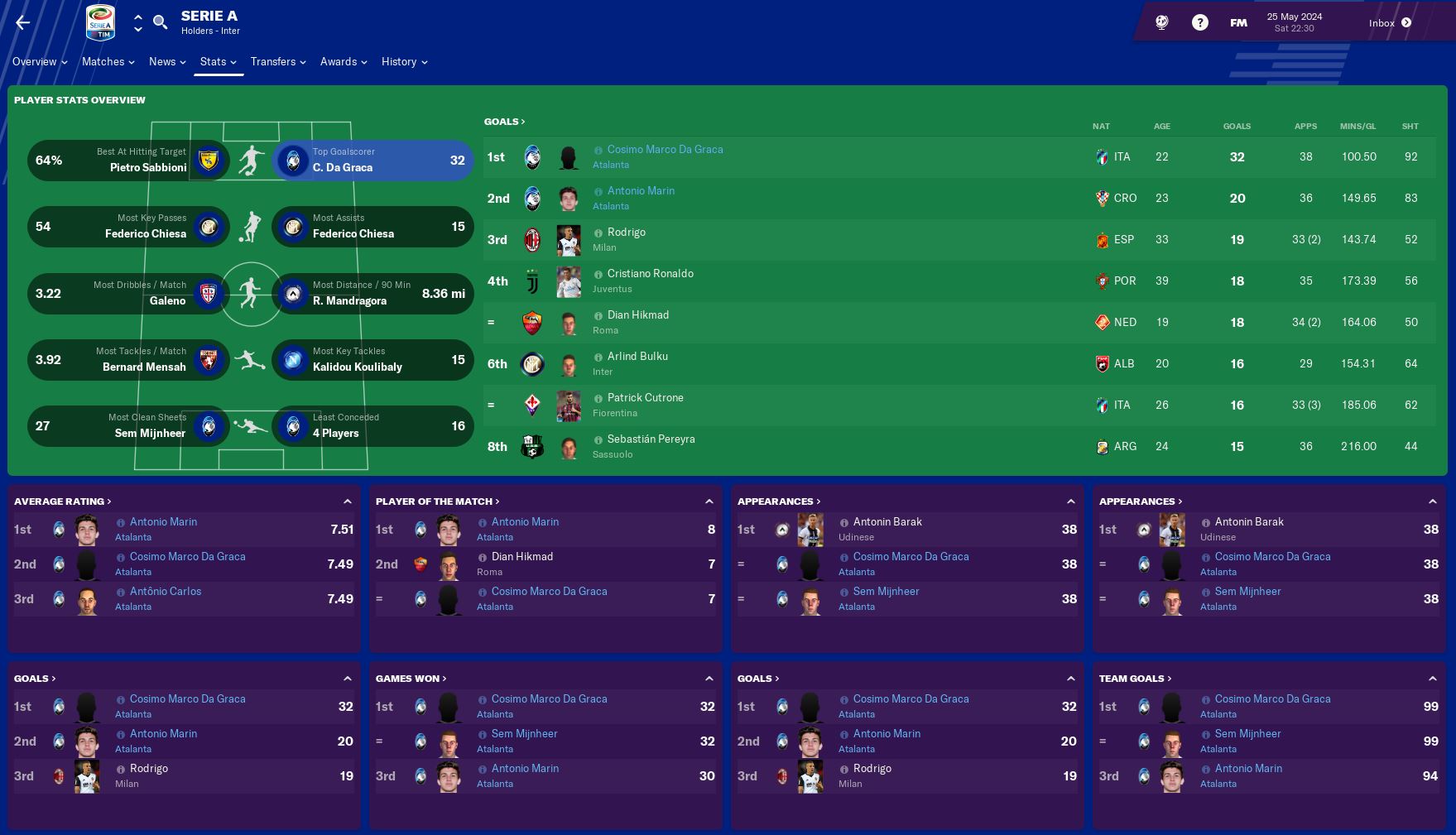Click the Milan crest next to Rodrigo
The height and width of the screenshot is (835, 1456).
click(x=532, y=240)
